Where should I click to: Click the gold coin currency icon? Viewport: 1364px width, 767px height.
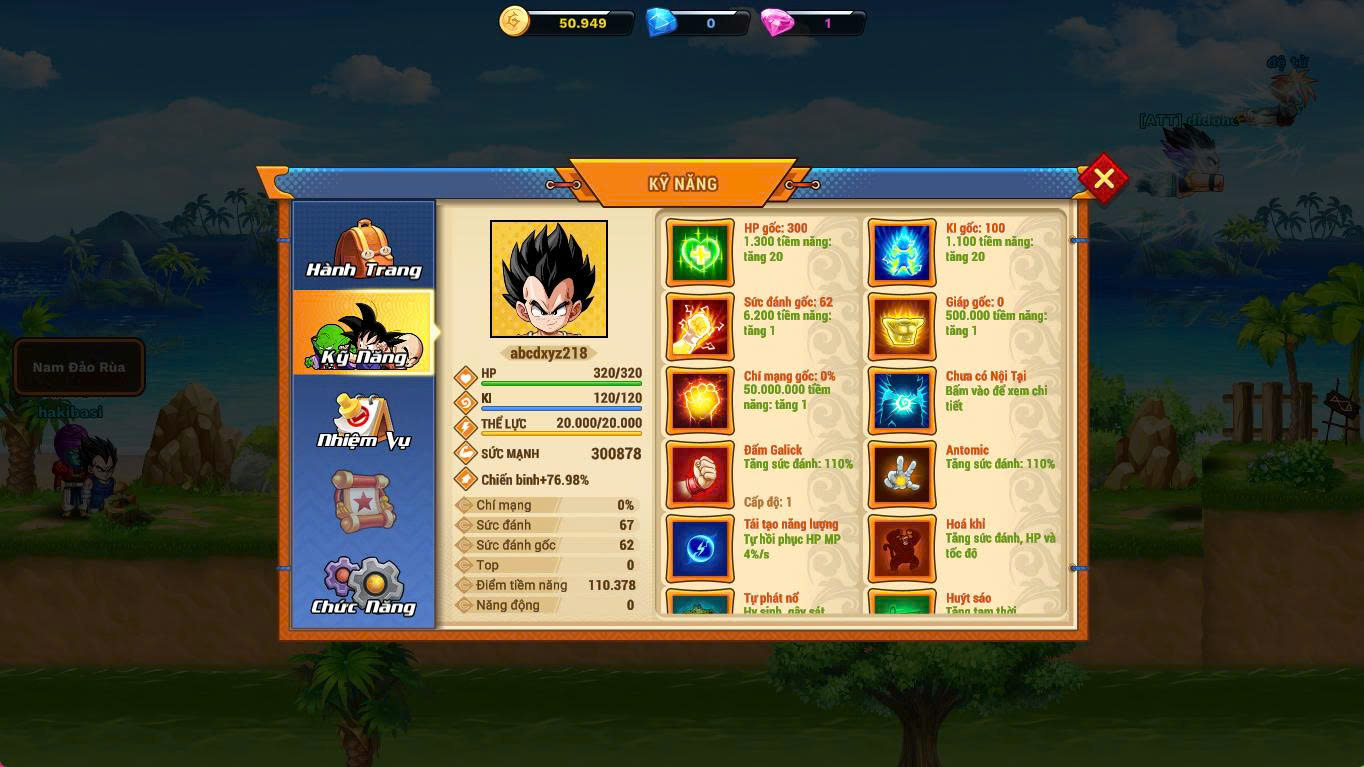514,22
